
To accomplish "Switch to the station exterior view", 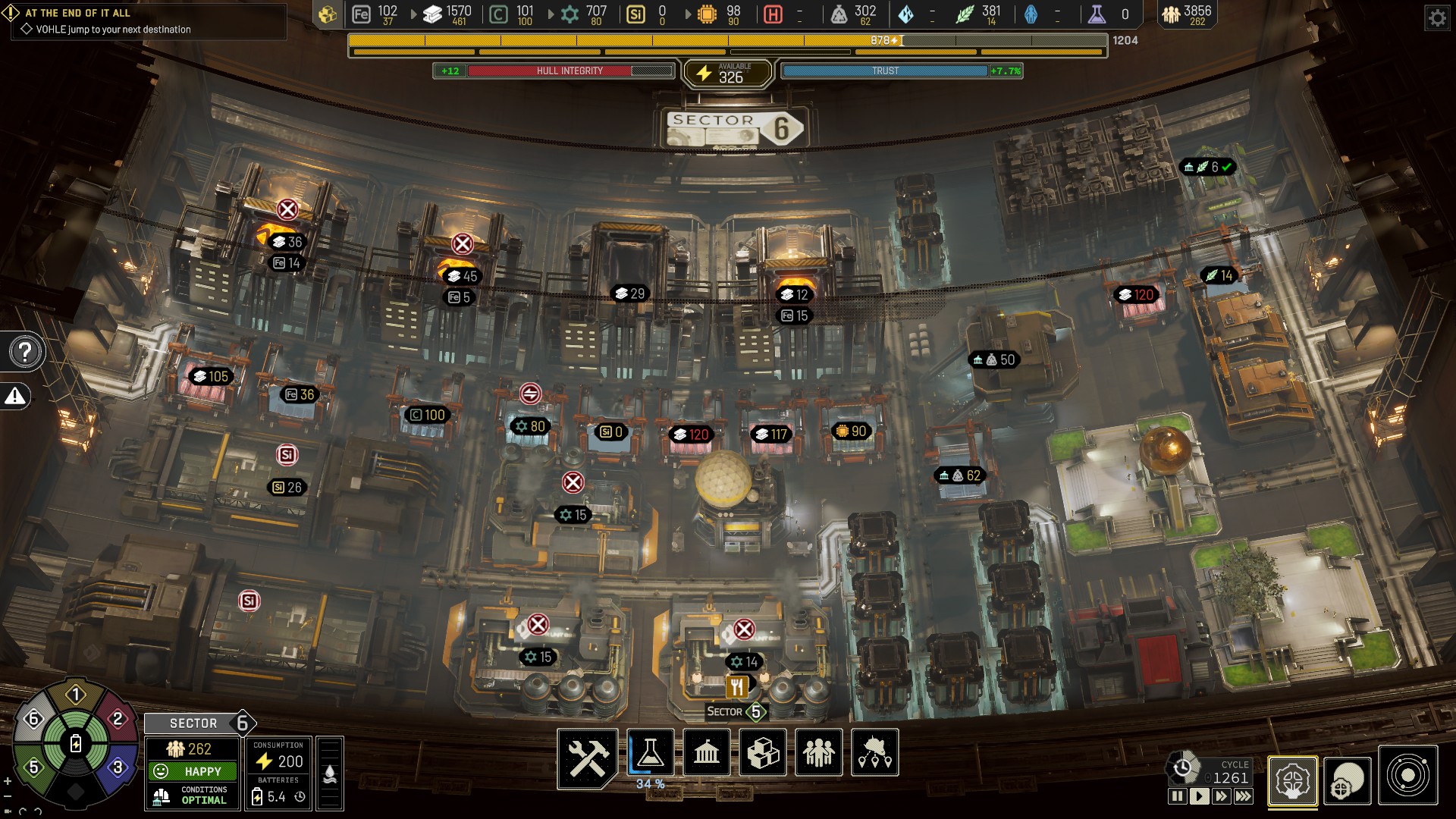I will [1348, 780].
